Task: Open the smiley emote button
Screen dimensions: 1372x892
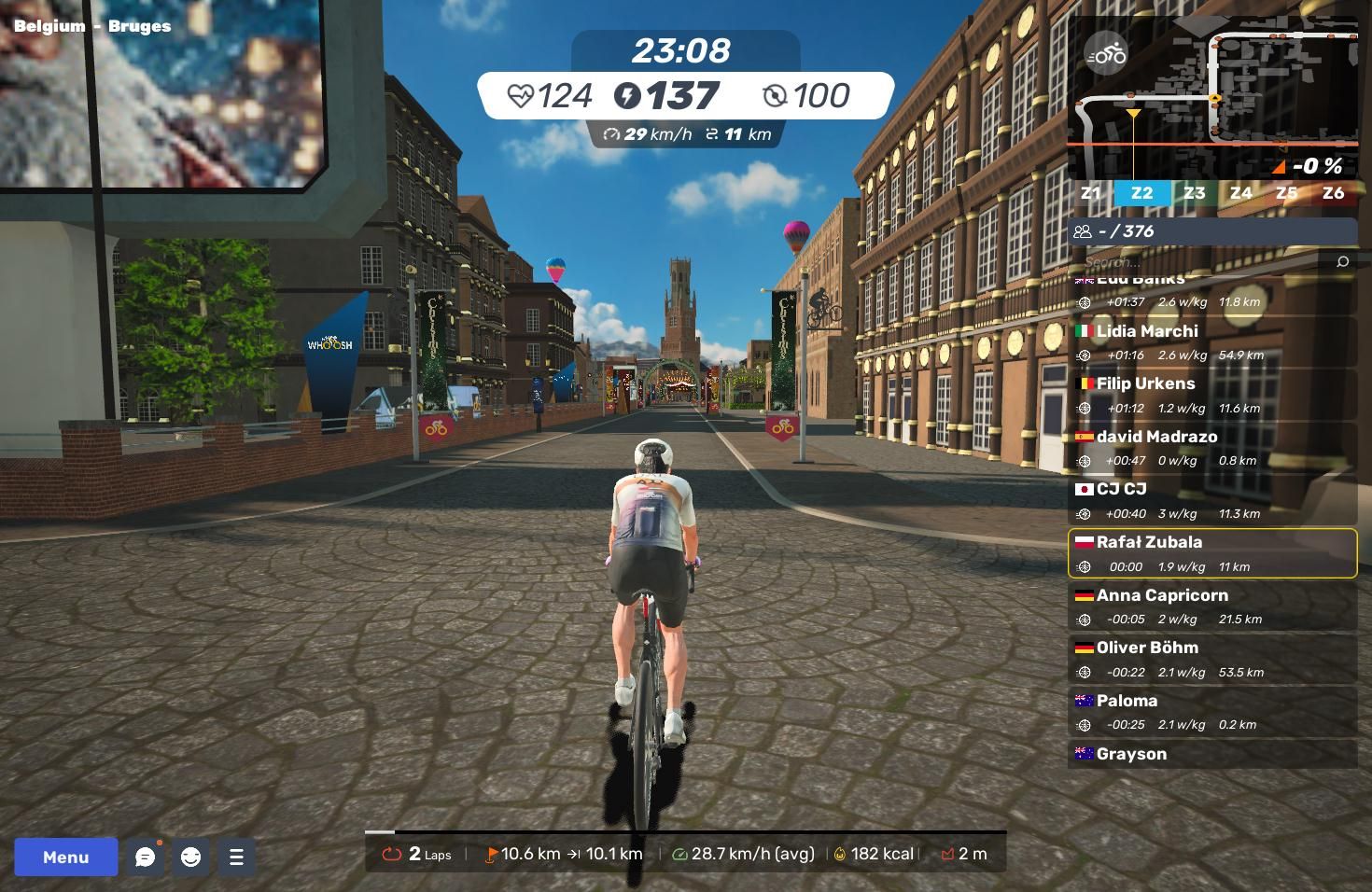Action: 190,857
